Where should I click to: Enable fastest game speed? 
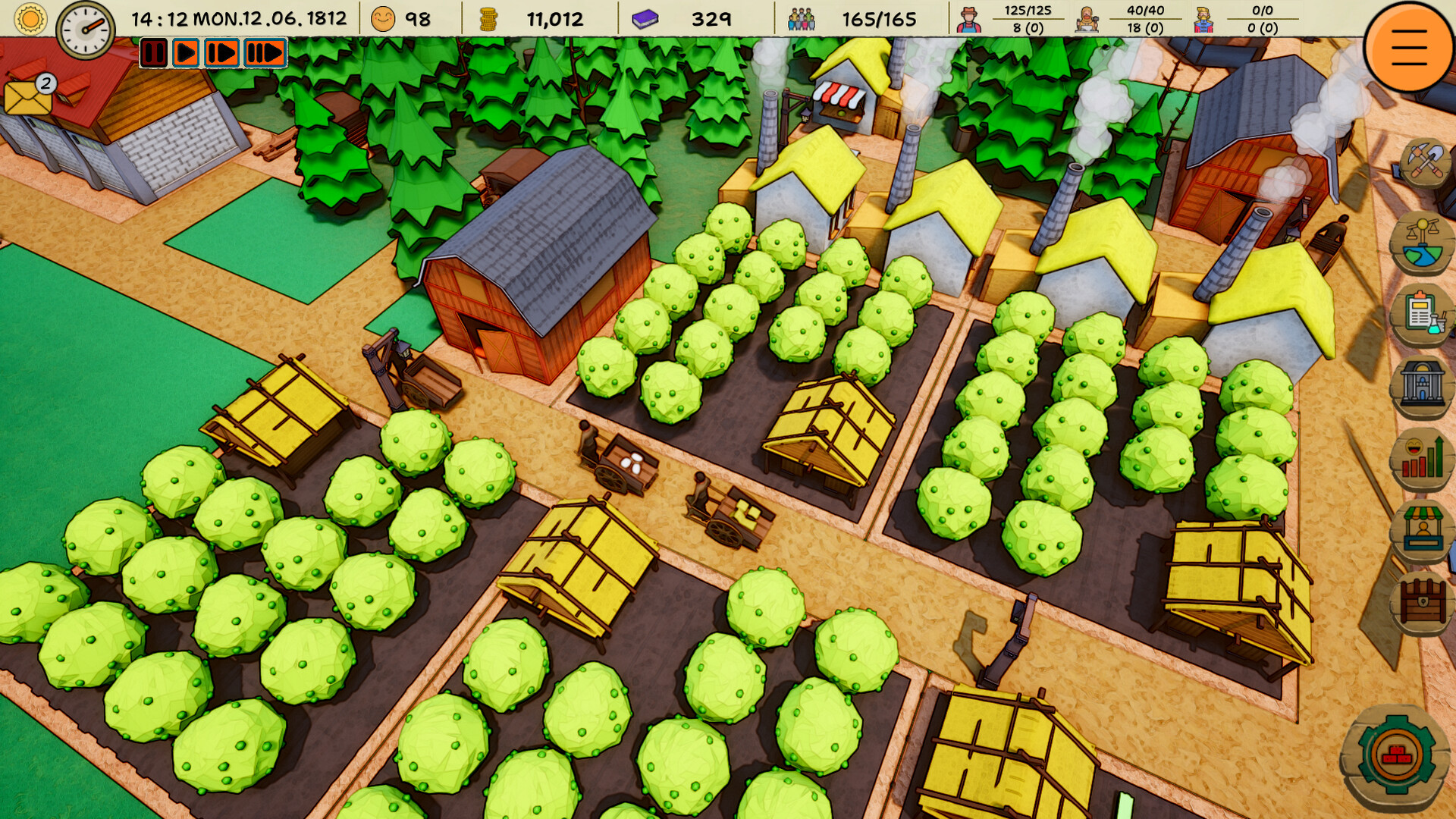pos(263,53)
